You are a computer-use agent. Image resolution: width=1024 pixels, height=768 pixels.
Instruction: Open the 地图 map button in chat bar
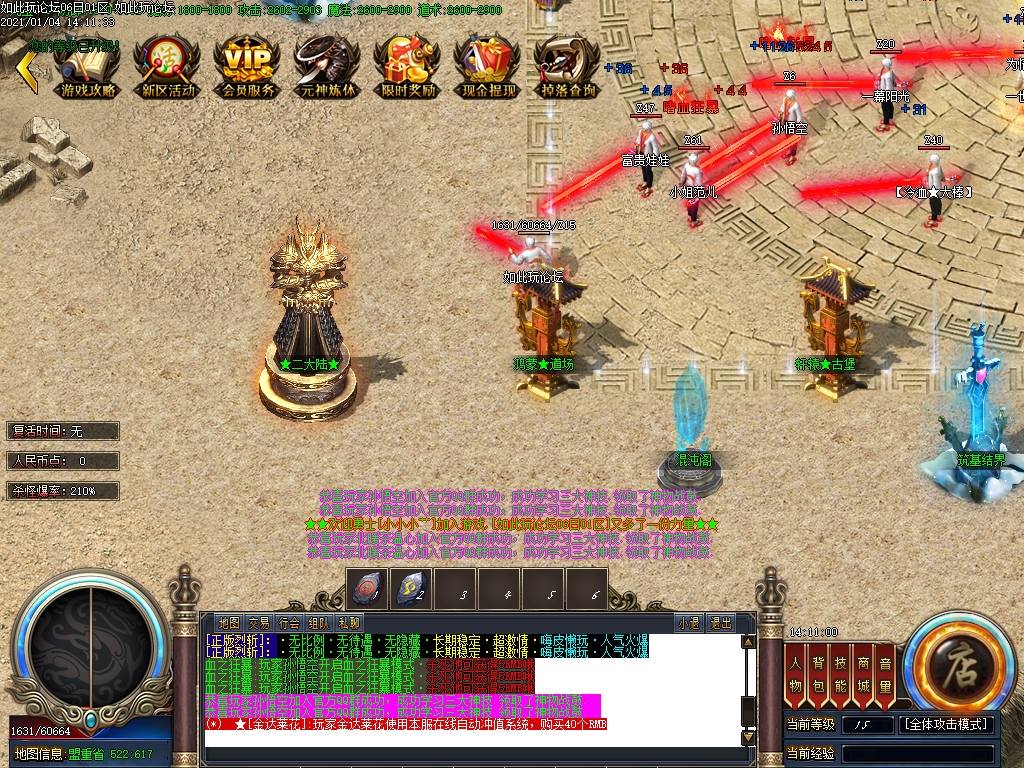coord(229,623)
